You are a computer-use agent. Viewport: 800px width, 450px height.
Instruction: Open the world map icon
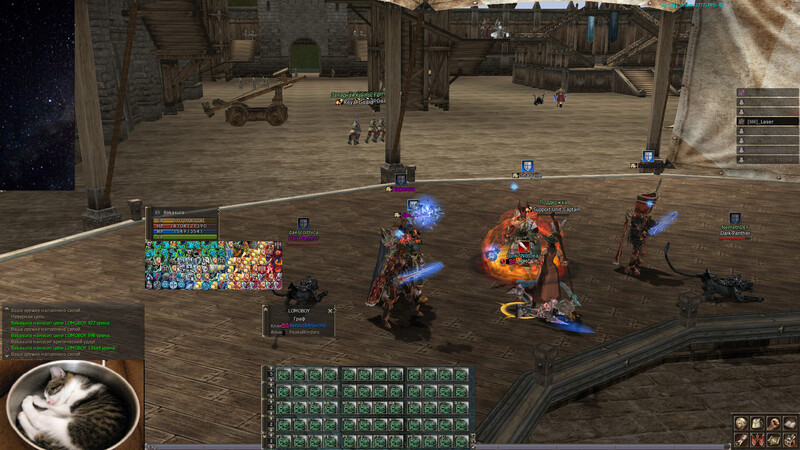(x=773, y=439)
